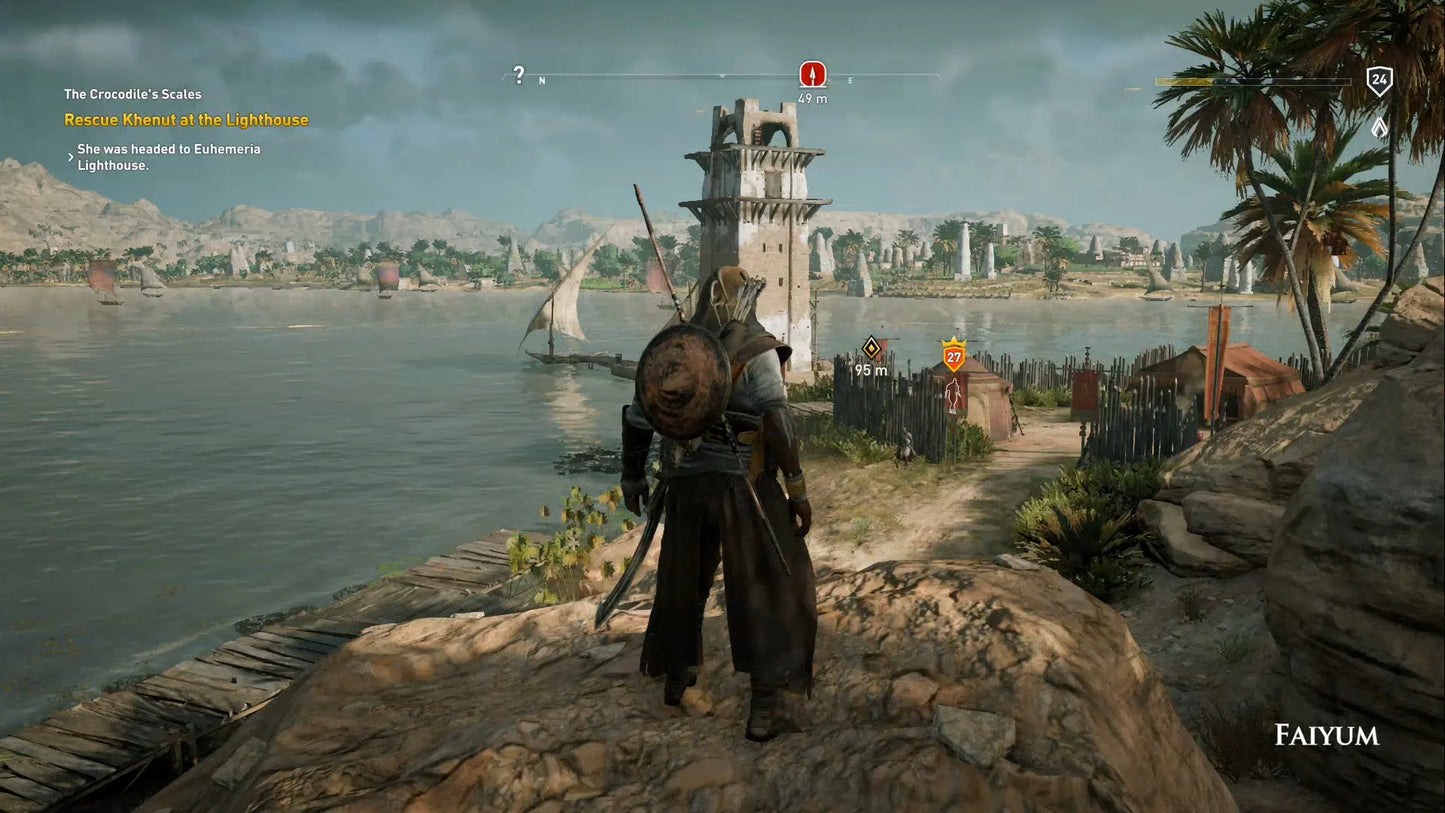
Task: Select the orange level 27 enemy shield
Action: coord(952,356)
